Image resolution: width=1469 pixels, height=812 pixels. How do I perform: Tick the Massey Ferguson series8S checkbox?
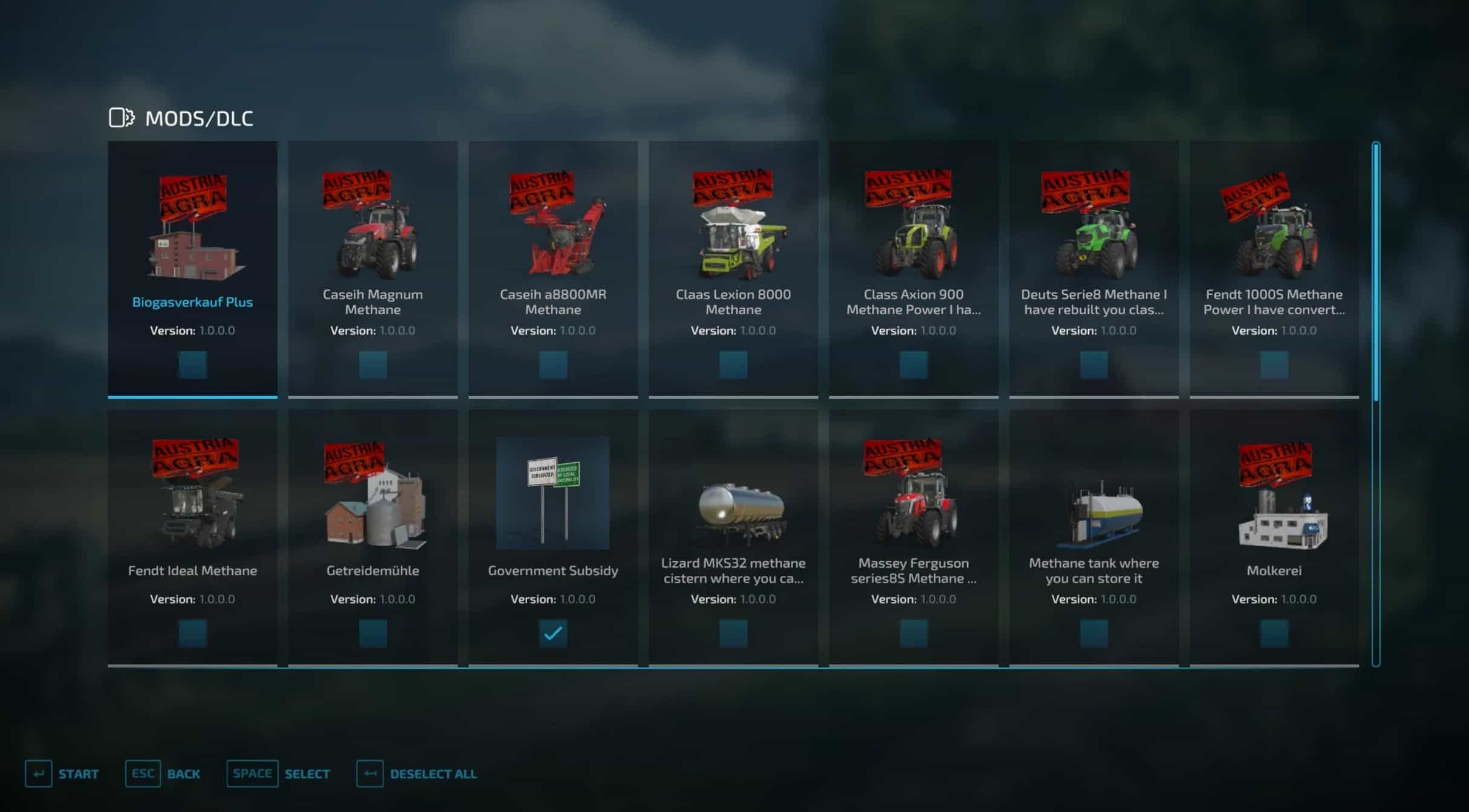(913, 633)
